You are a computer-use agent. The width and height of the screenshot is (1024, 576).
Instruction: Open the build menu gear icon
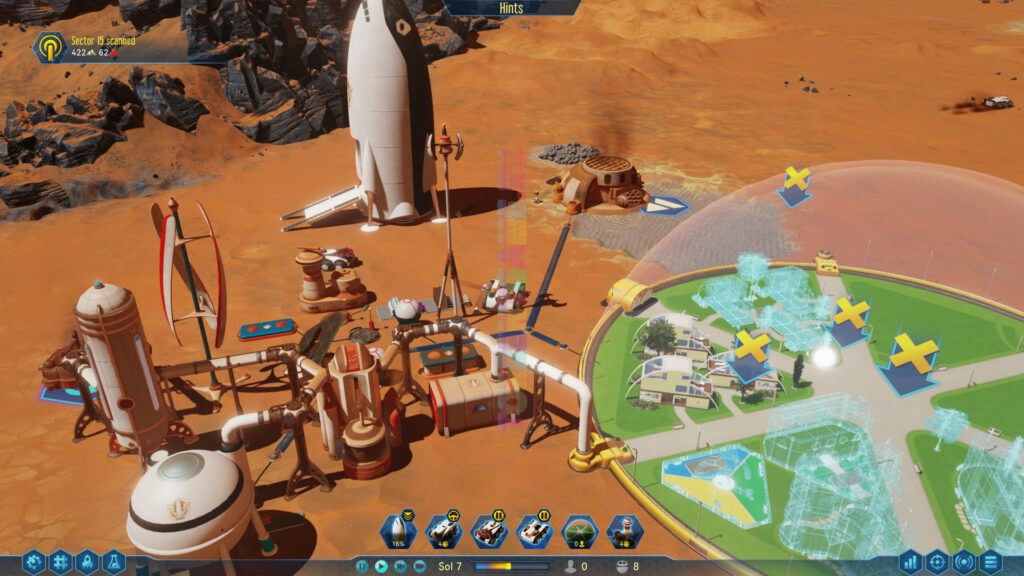(x=33, y=563)
